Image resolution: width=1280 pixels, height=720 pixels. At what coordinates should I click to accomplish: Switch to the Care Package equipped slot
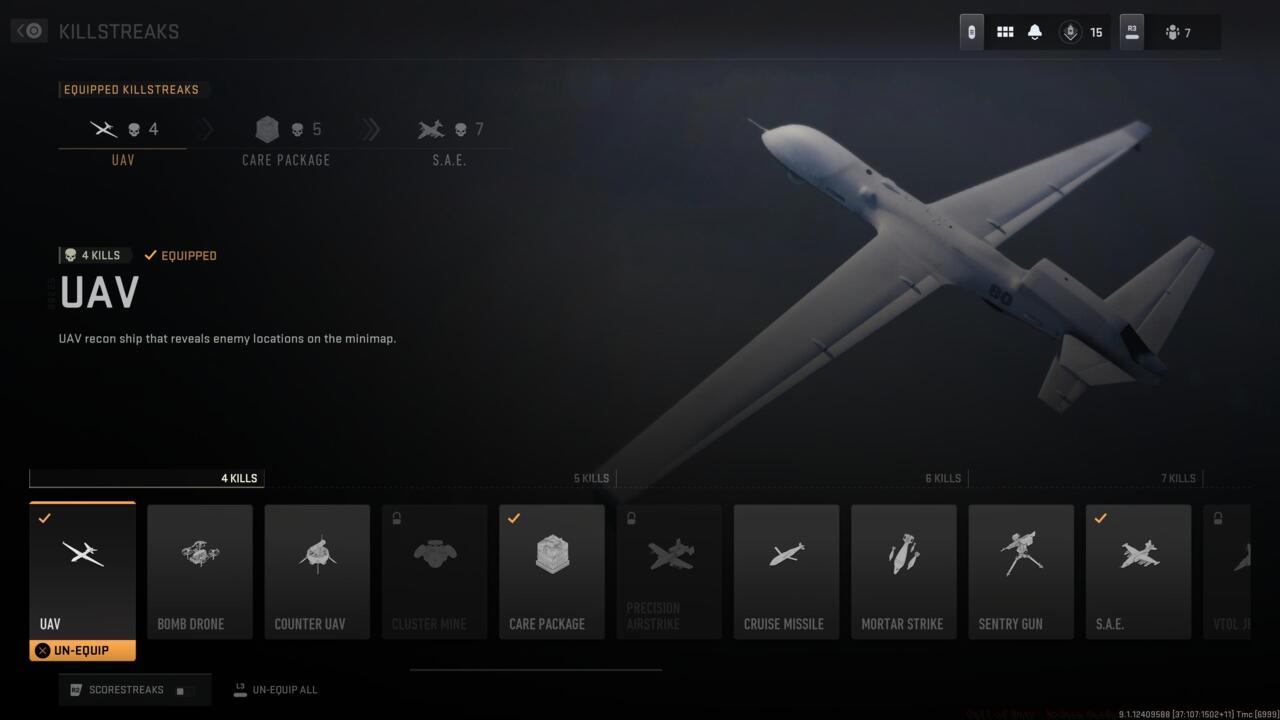(x=286, y=140)
